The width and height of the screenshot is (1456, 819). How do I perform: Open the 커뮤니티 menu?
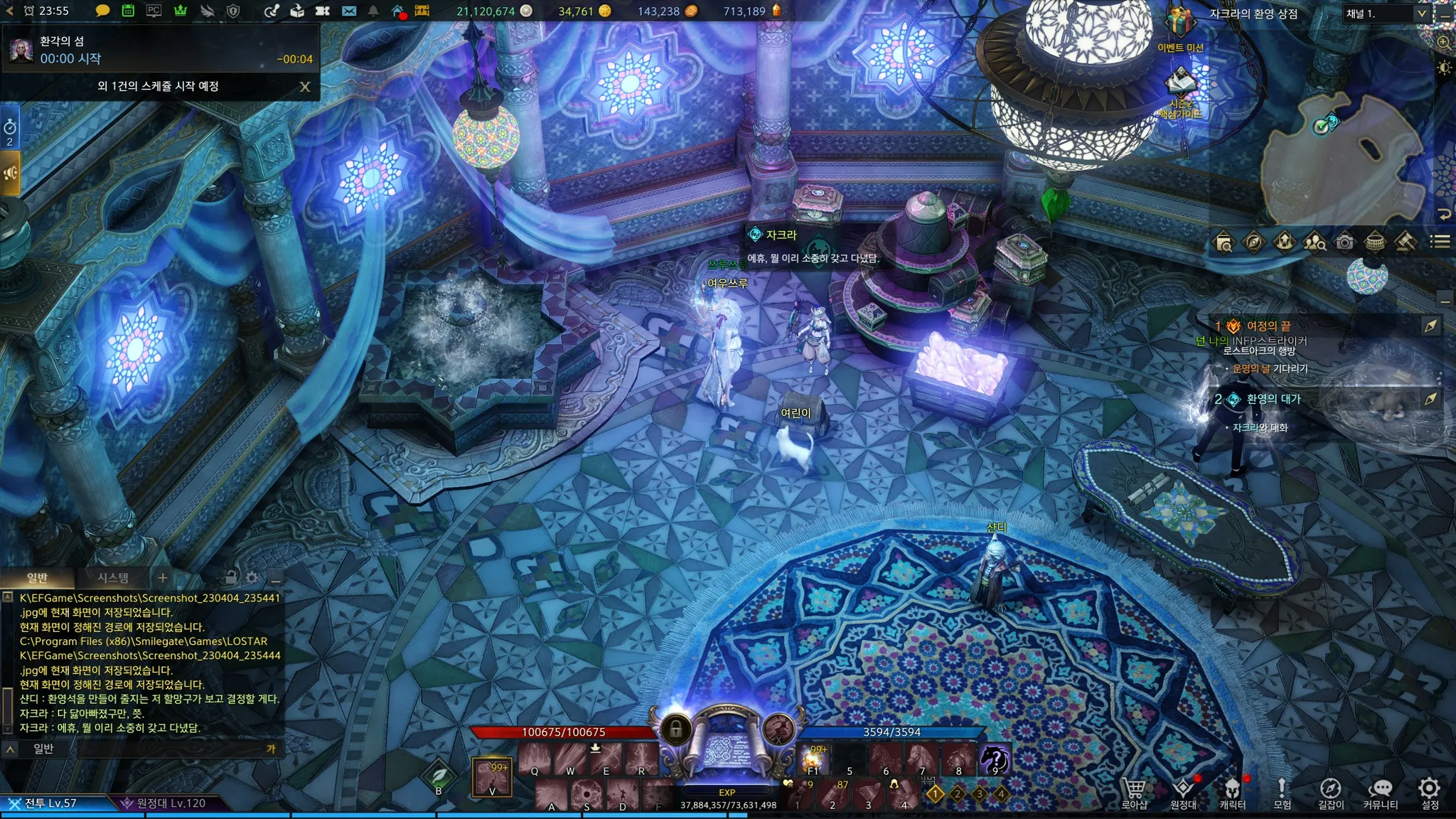click(x=1380, y=793)
